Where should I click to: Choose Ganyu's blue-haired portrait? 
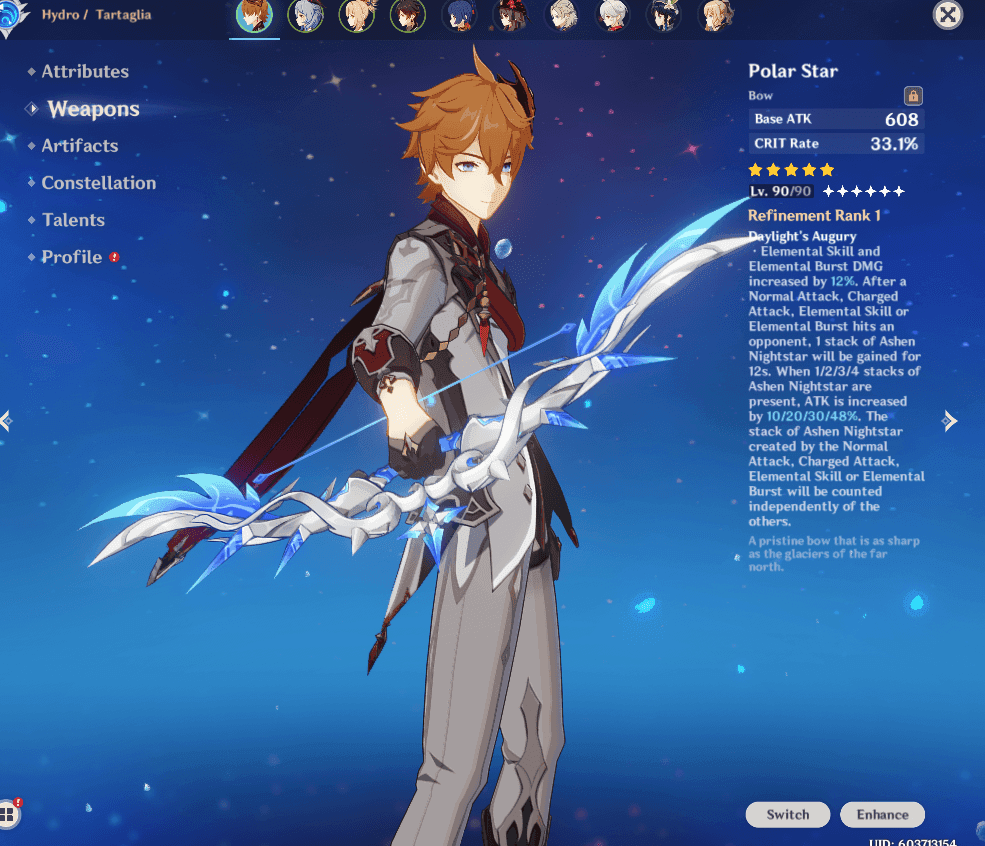coord(304,15)
